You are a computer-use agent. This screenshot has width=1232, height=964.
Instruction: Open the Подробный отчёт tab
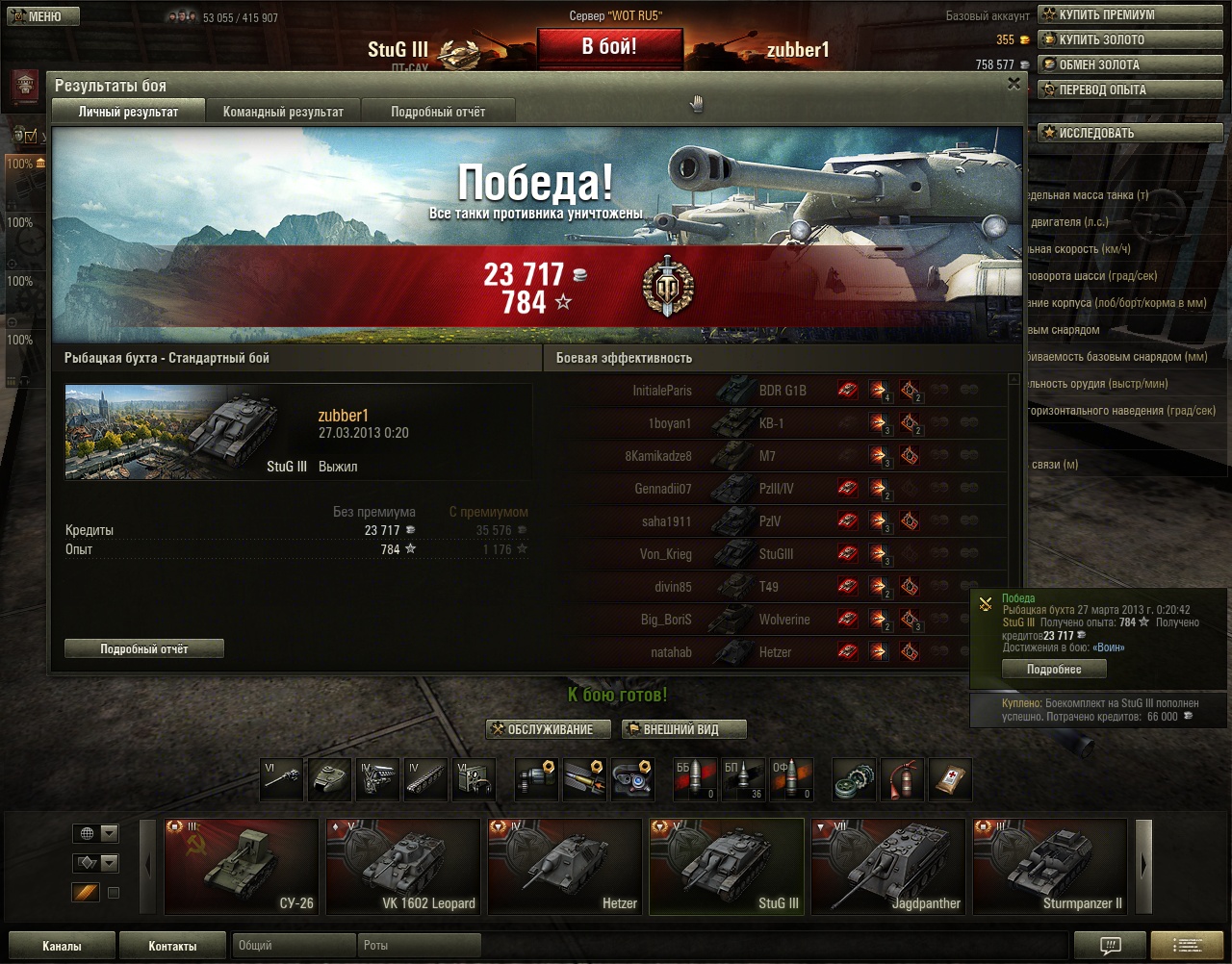coord(438,112)
